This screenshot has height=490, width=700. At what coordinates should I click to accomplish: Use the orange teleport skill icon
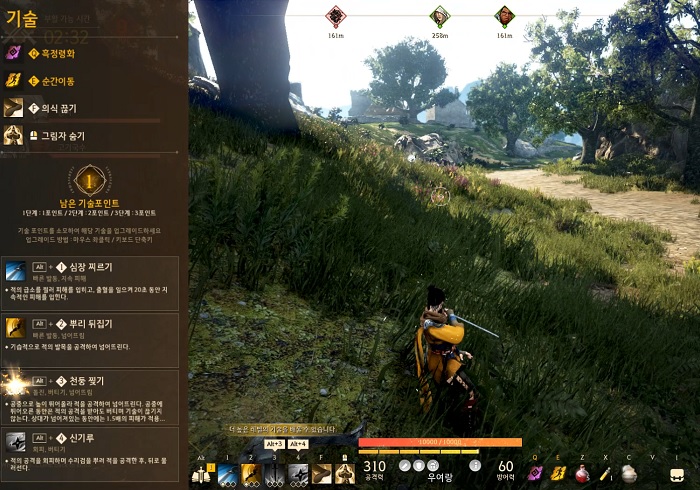click(559, 474)
